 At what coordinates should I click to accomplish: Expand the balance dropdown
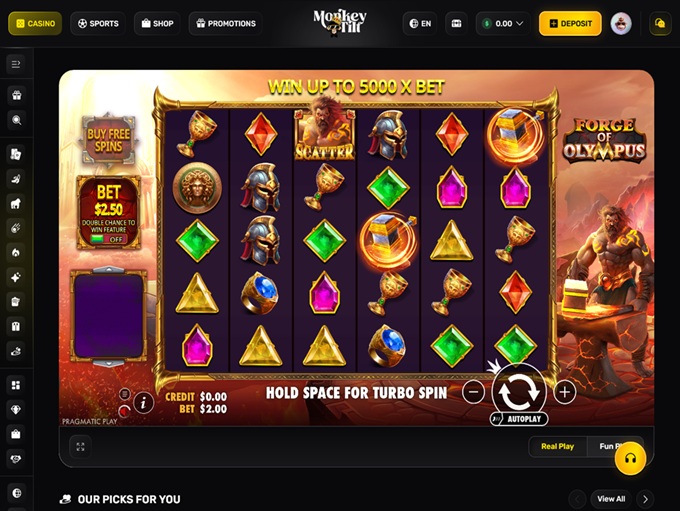(503, 23)
